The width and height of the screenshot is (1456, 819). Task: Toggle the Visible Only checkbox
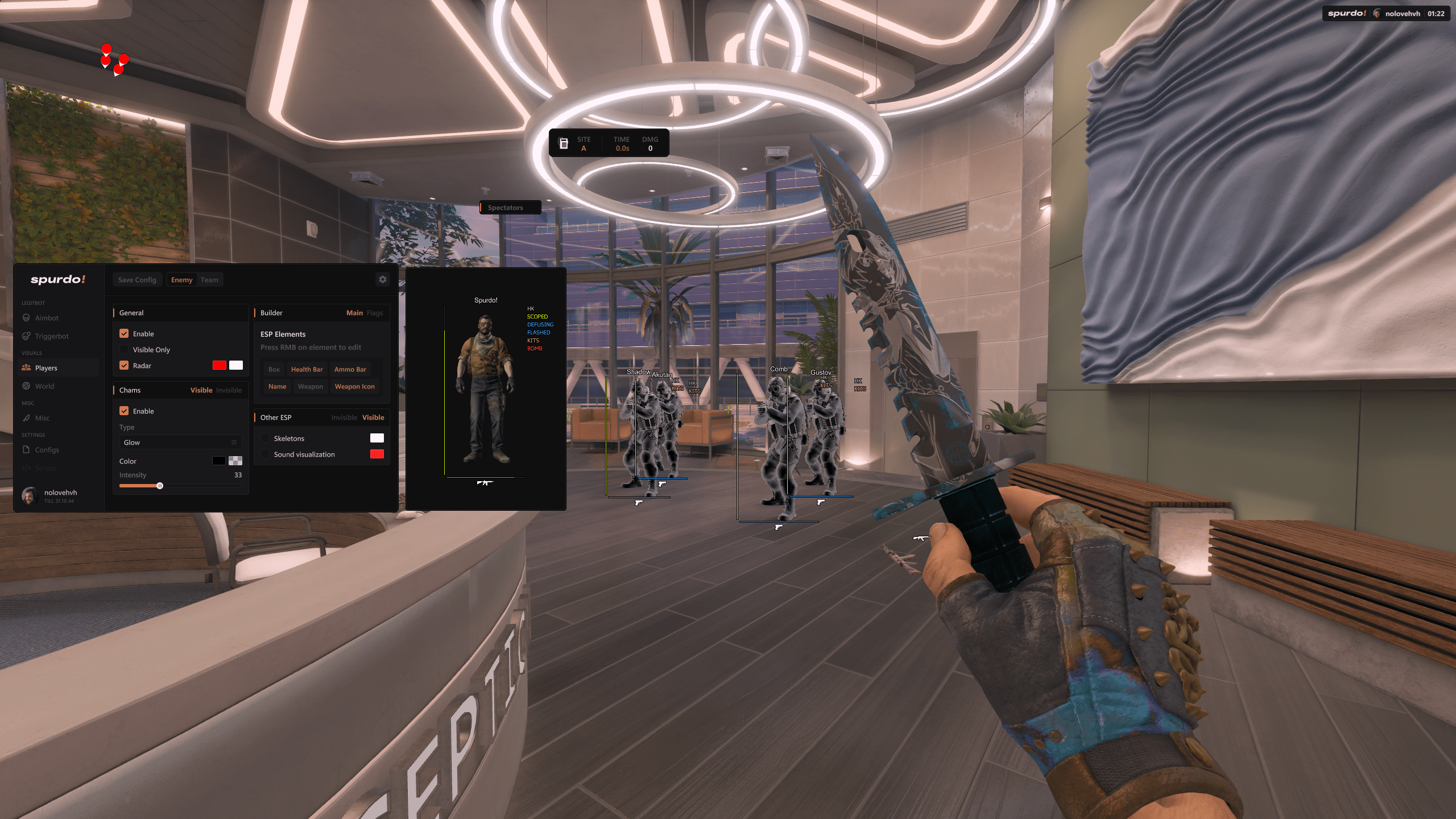click(124, 350)
